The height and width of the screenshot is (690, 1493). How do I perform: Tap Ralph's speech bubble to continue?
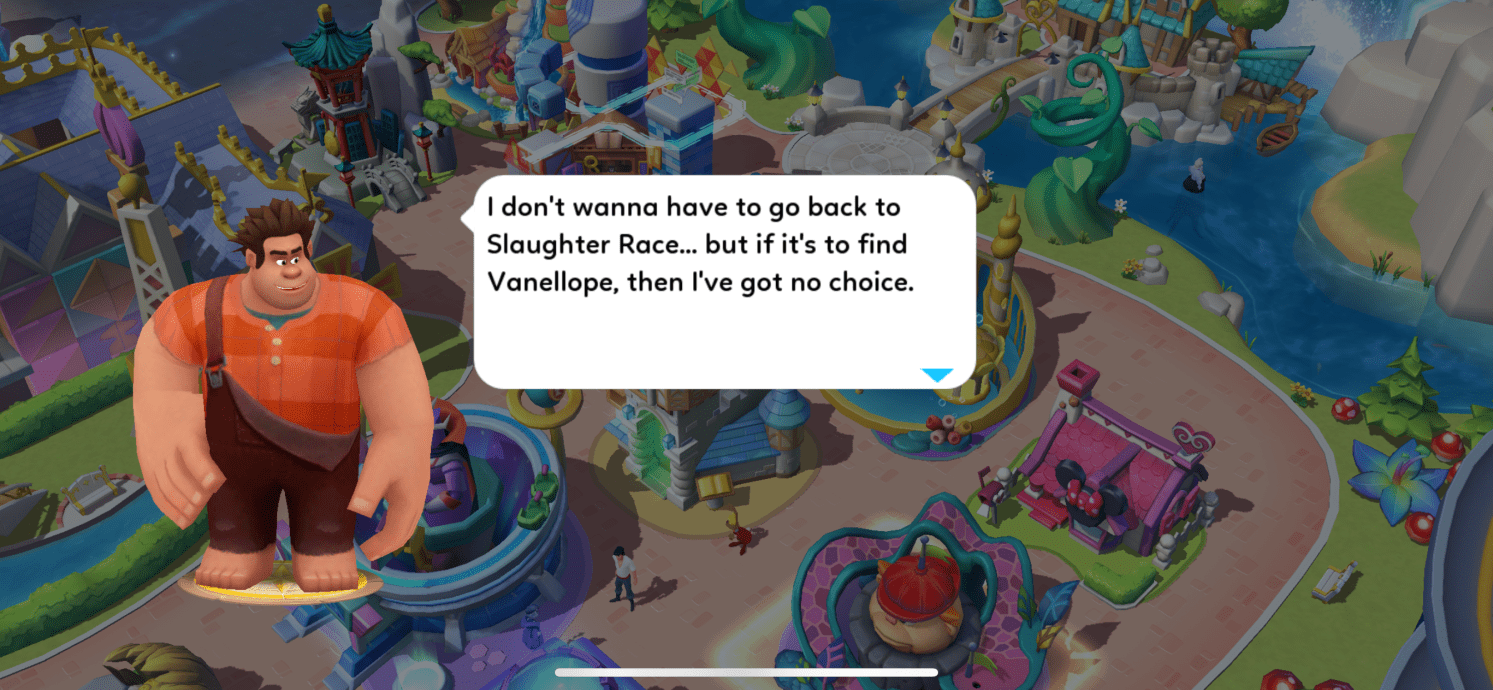click(722, 281)
